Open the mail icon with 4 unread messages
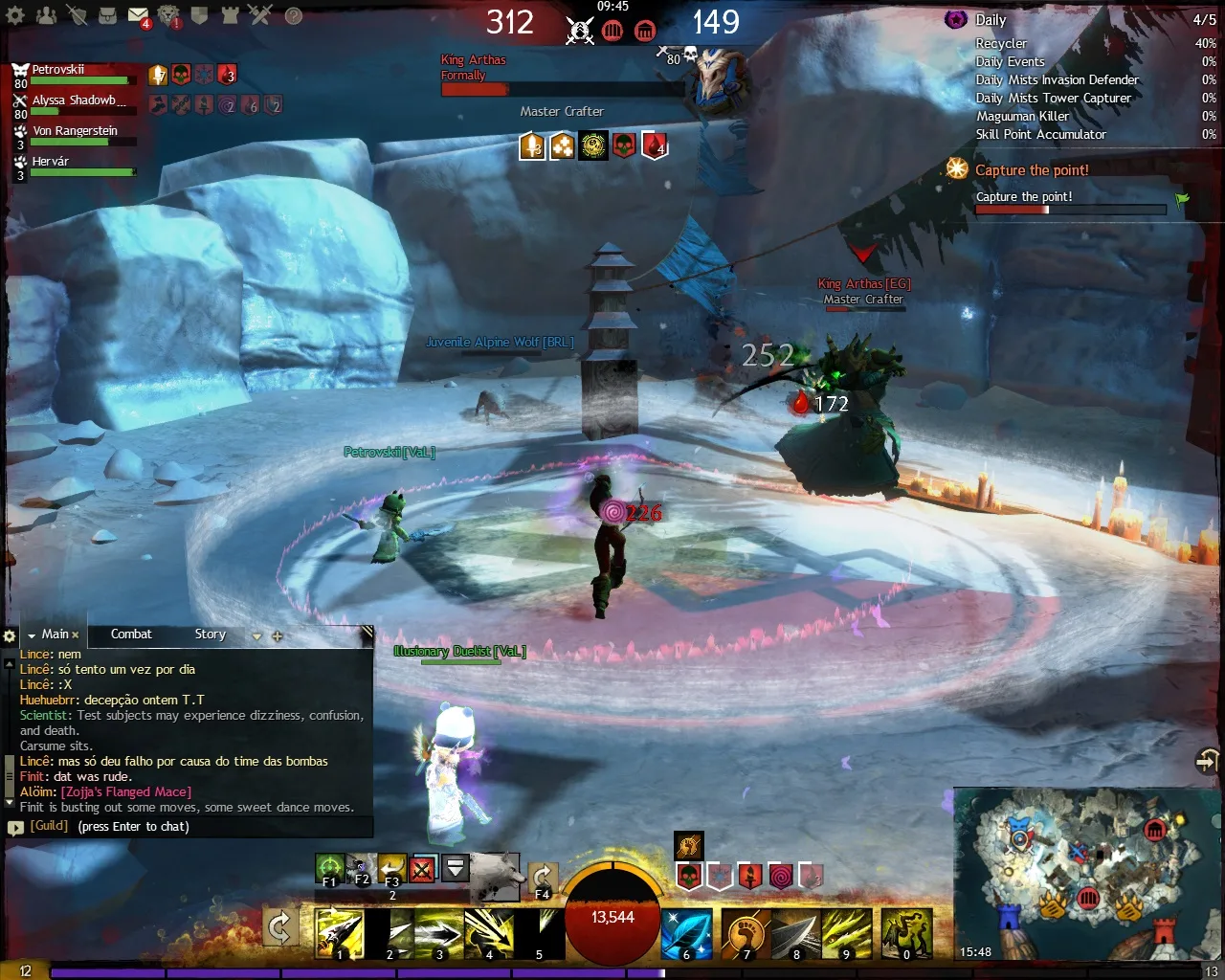The height and width of the screenshot is (980, 1225). (139, 14)
